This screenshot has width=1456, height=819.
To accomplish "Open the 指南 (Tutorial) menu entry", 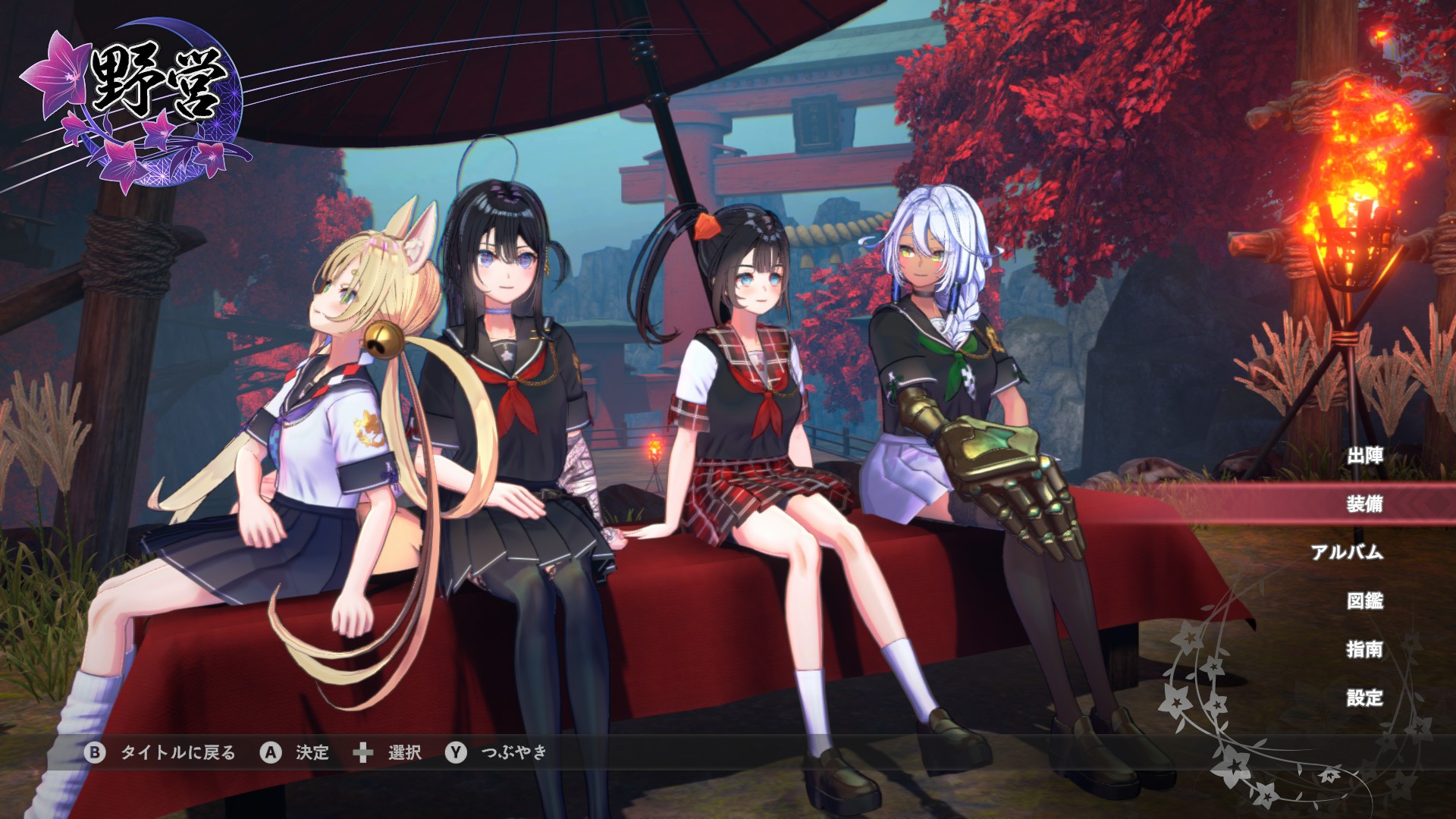I will (1364, 649).
